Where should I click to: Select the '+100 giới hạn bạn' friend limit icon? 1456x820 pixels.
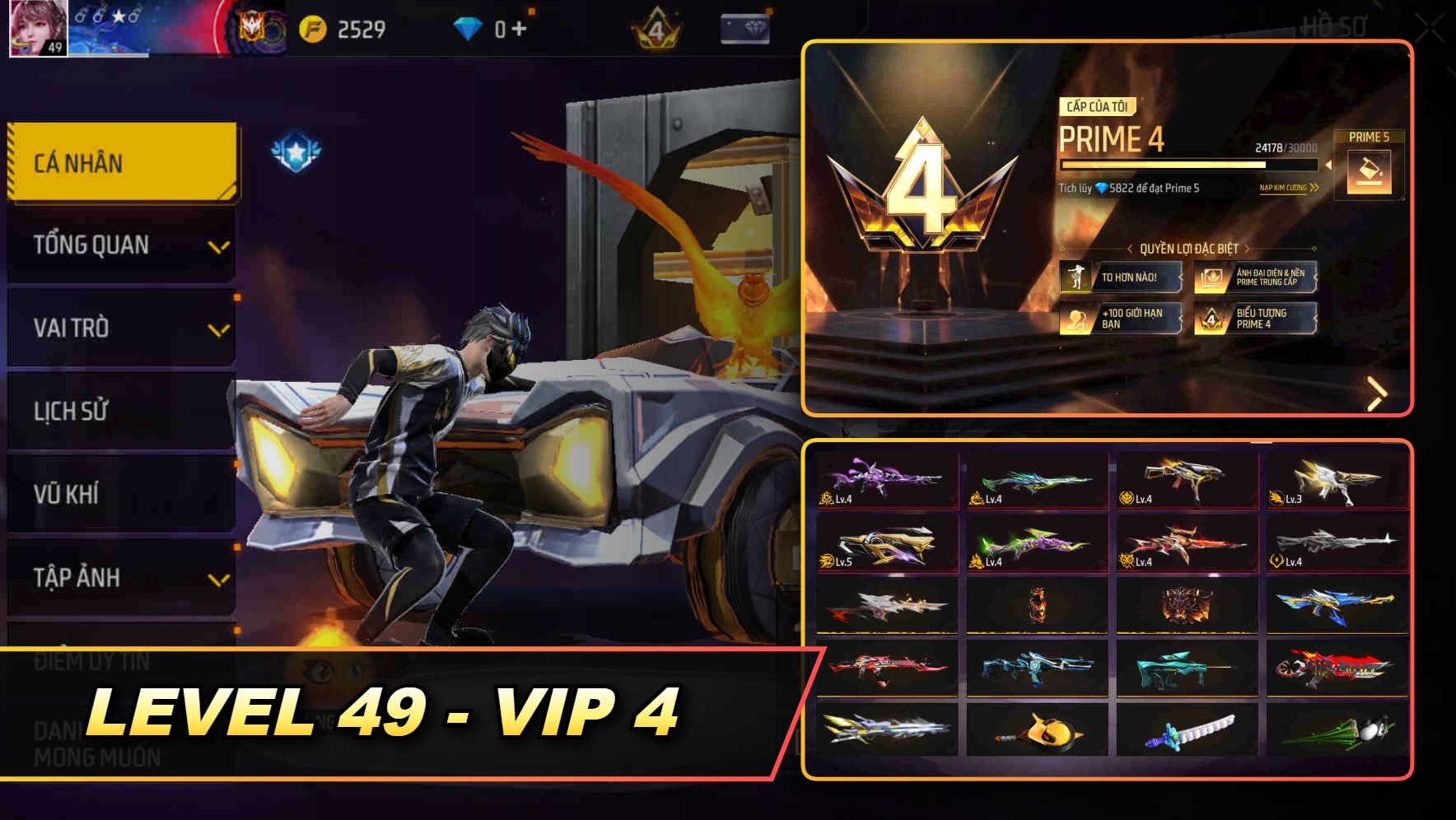click(1076, 319)
